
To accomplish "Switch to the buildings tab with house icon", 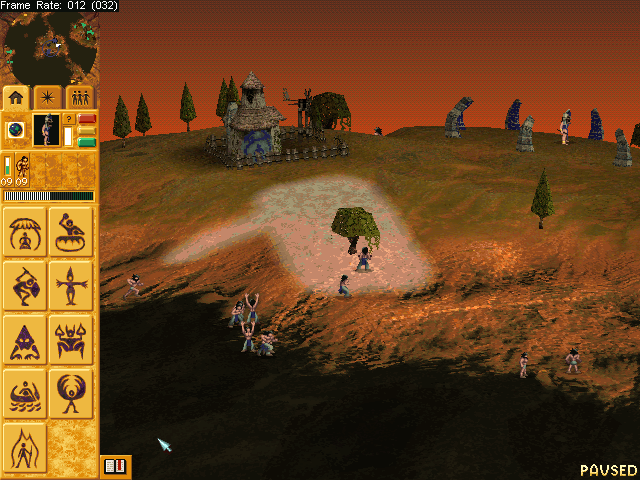I will (x=17, y=97).
